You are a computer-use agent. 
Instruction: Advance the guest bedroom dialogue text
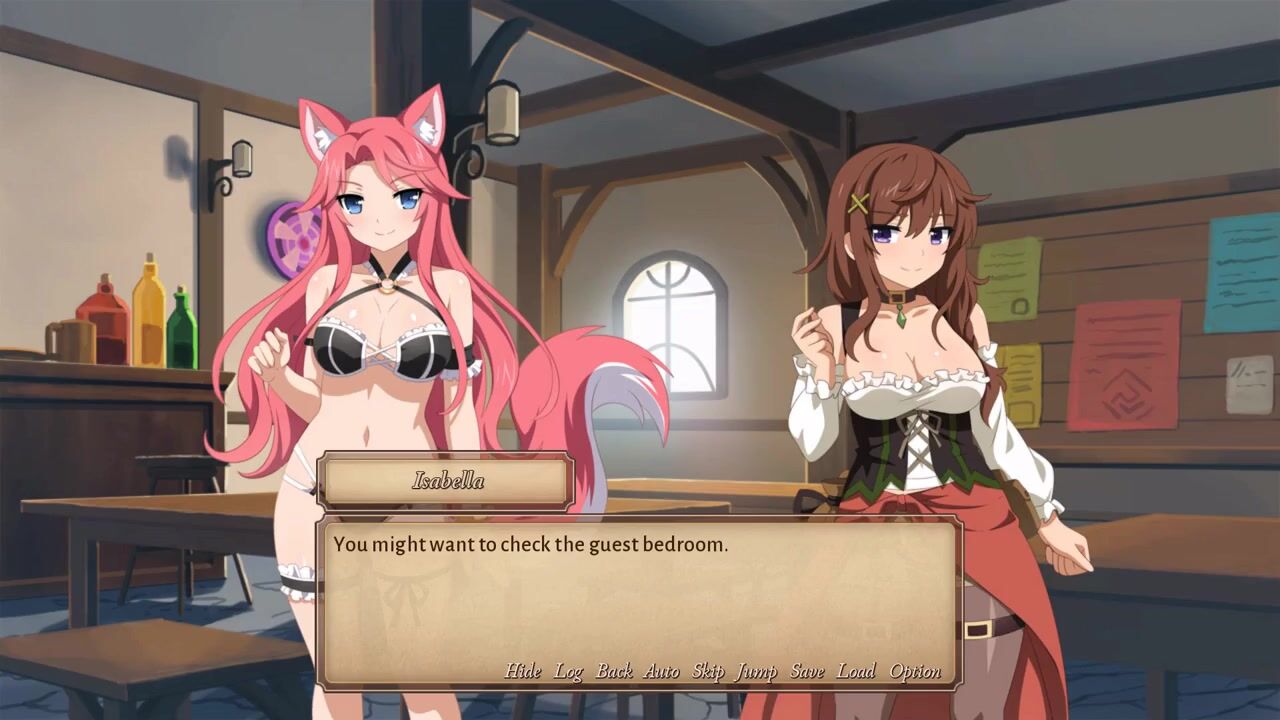coord(640,600)
